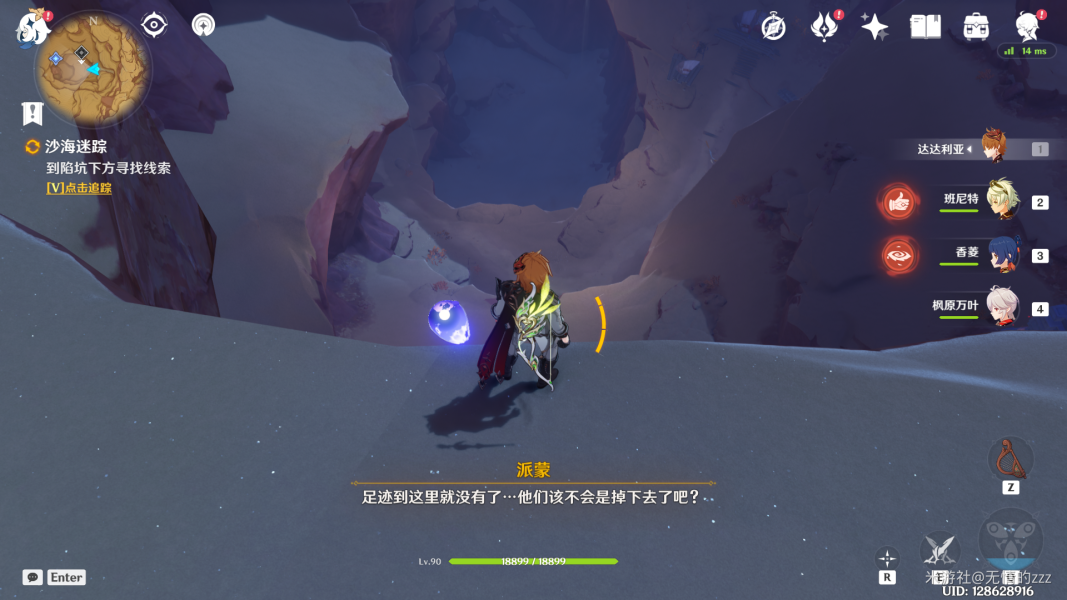Viewport: 1067px width, 600px height.
Task: Open the Wish four-pointed star icon
Action: tap(875, 27)
